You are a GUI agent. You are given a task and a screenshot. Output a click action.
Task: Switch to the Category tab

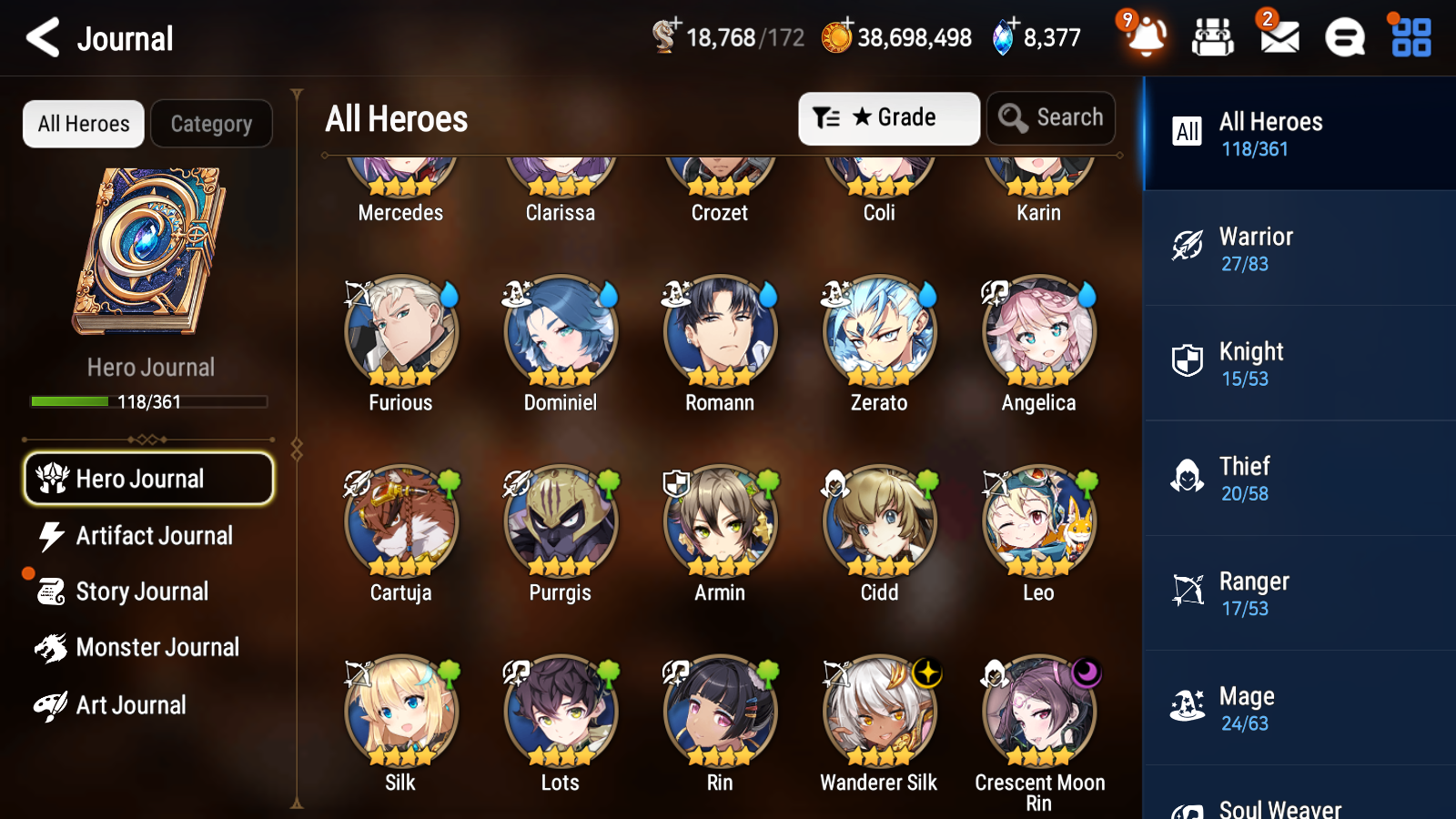[211, 124]
